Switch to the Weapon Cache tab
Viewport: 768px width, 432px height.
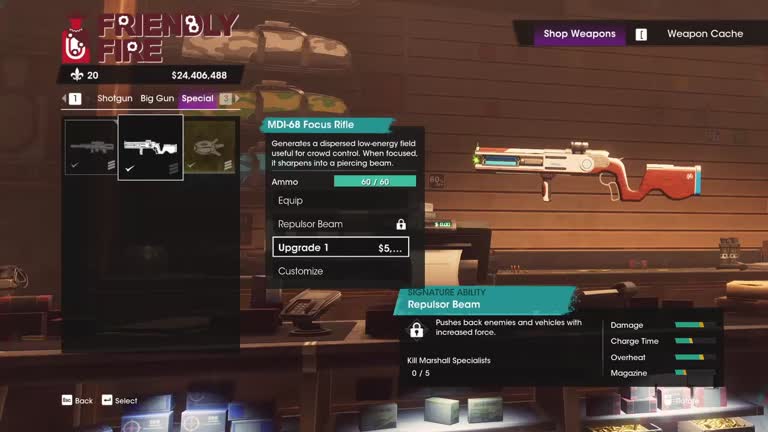pos(705,34)
